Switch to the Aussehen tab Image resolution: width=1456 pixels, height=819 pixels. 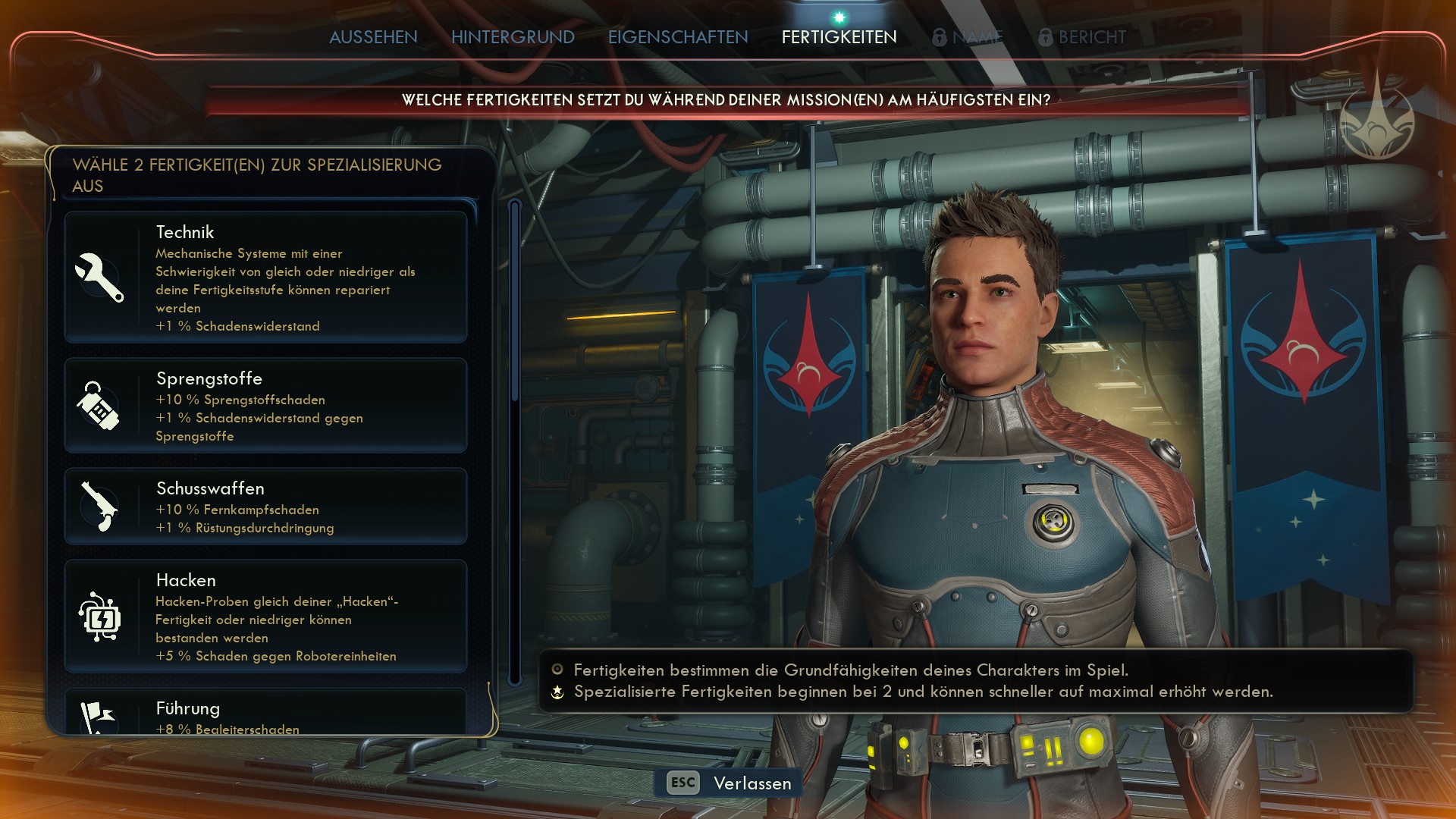coord(373,37)
